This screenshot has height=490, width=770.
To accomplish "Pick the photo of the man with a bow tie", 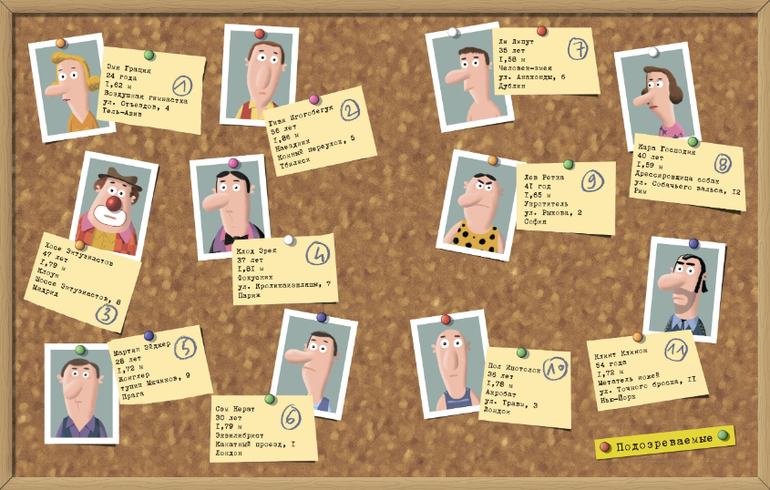I will [229, 206].
